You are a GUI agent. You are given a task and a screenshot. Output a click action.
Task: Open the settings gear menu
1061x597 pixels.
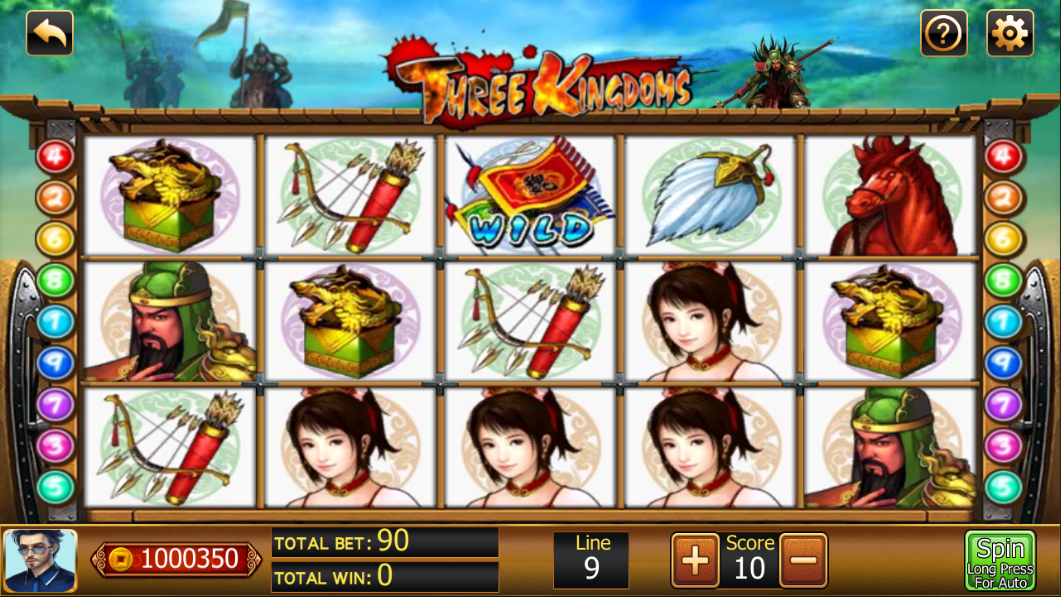1009,34
